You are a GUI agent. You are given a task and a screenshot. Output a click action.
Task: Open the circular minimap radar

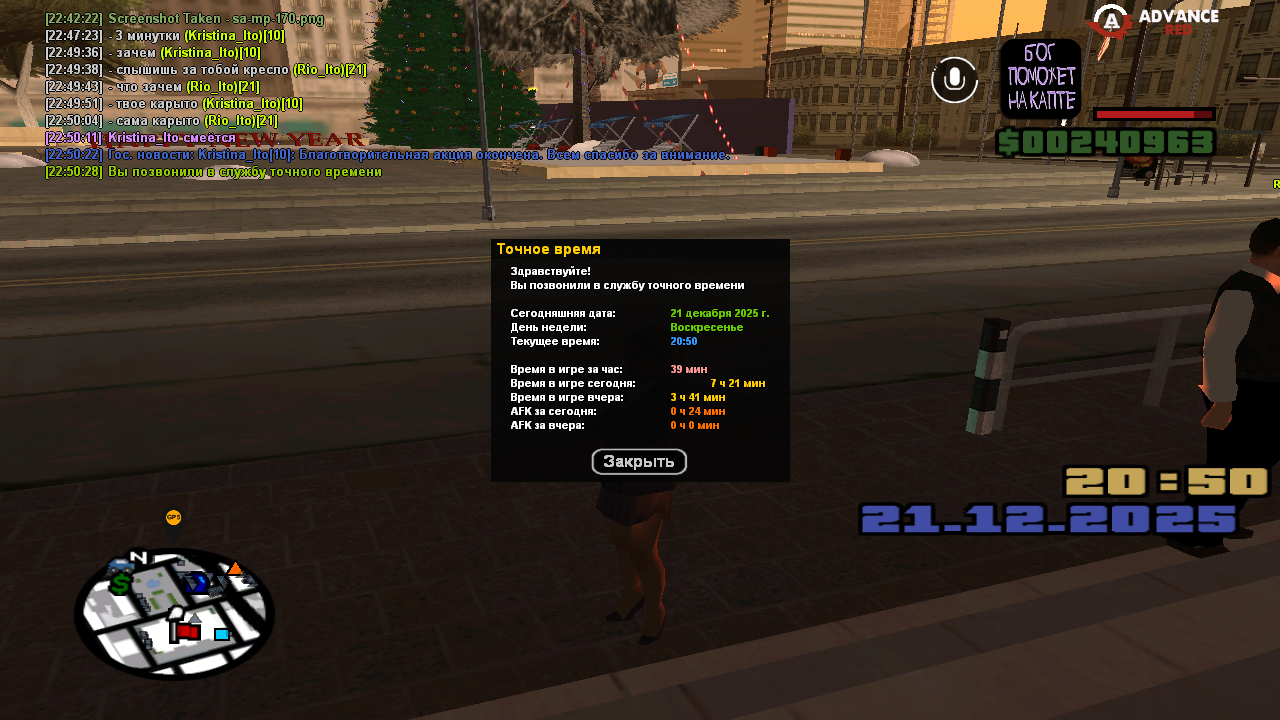pos(174,613)
